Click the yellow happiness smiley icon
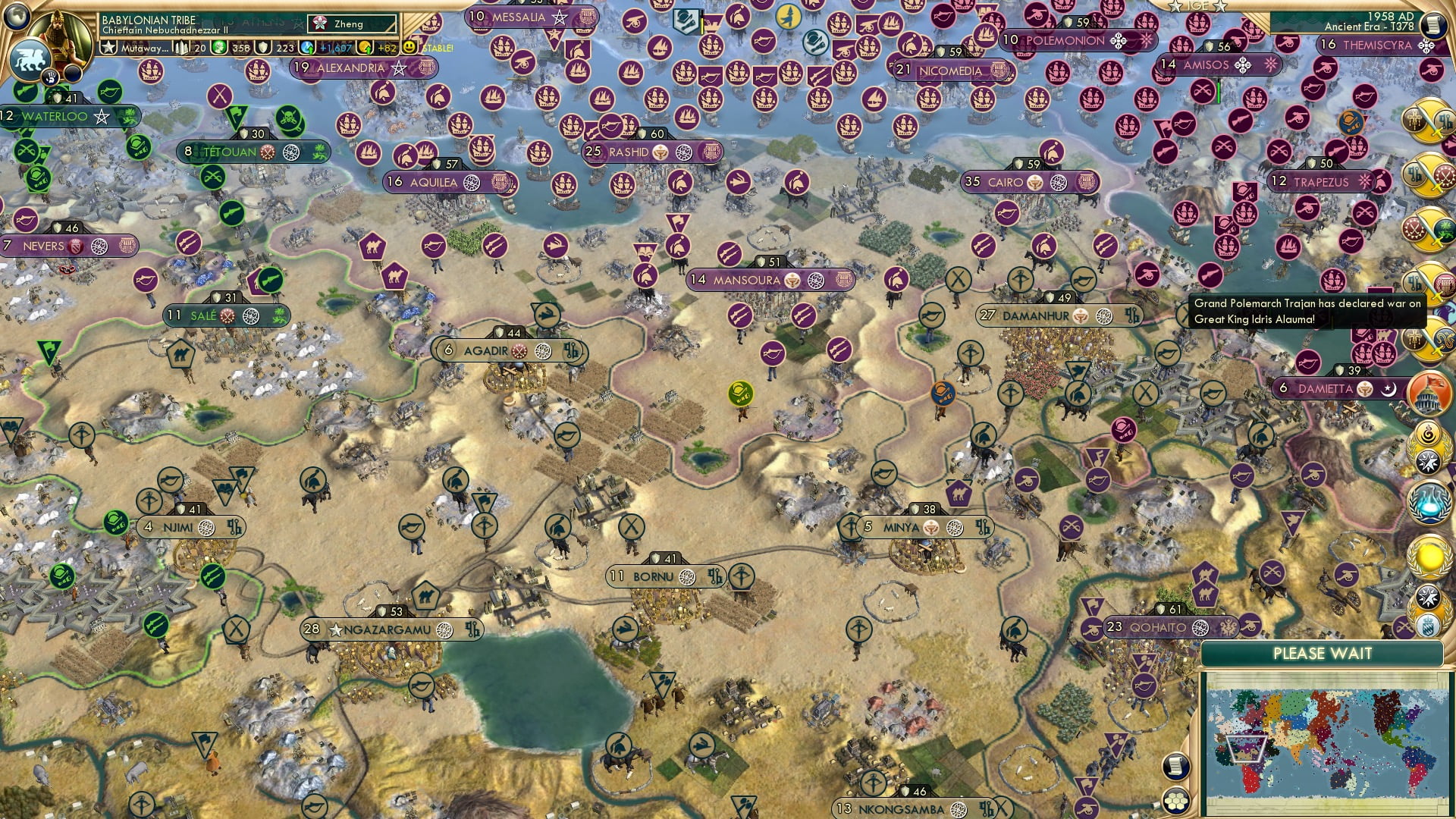The height and width of the screenshot is (819, 1456). click(x=409, y=47)
